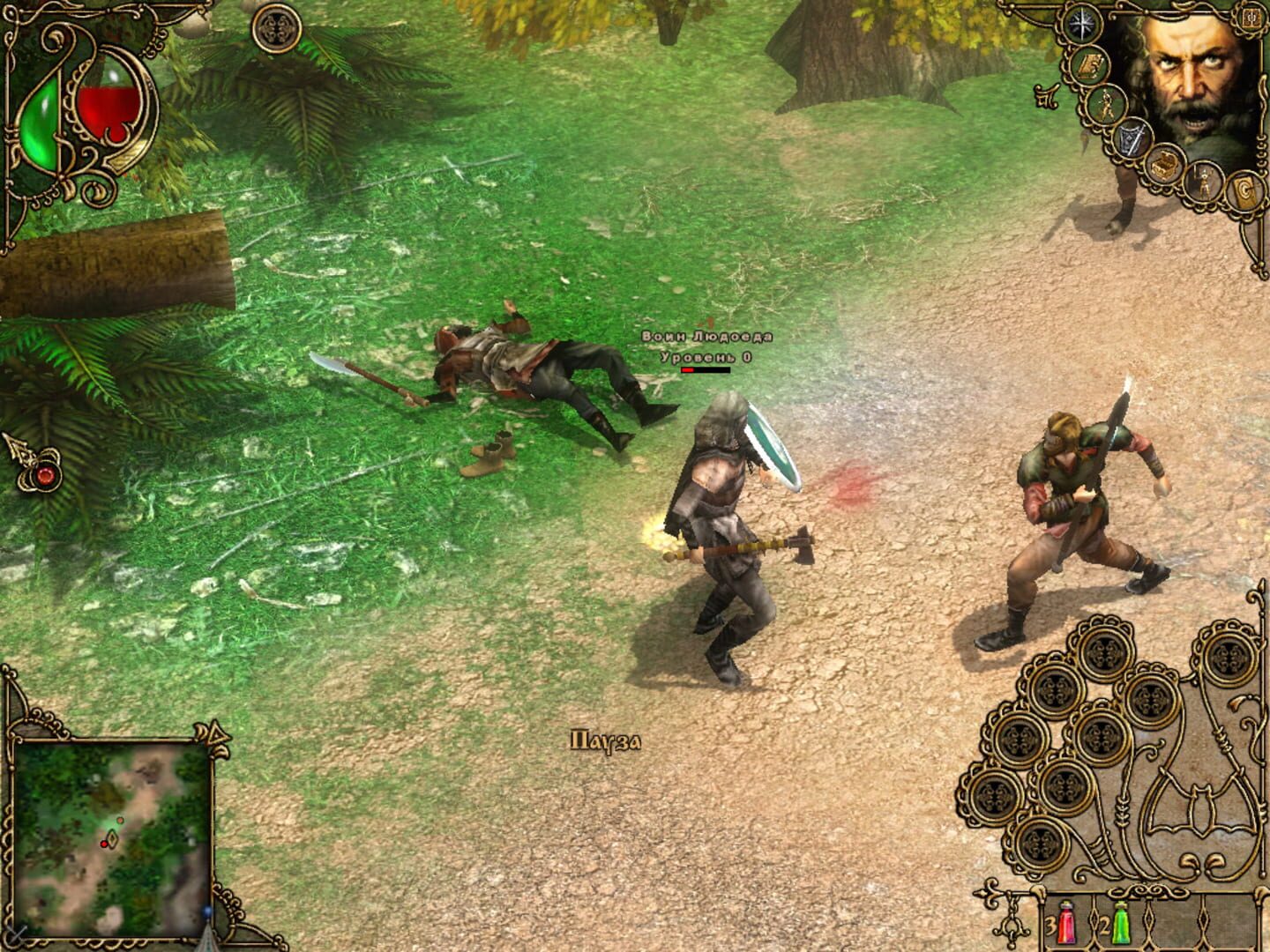The image size is (1270, 952).
Task: Open the treasure chest inventory icon
Action: point(1164,163)
